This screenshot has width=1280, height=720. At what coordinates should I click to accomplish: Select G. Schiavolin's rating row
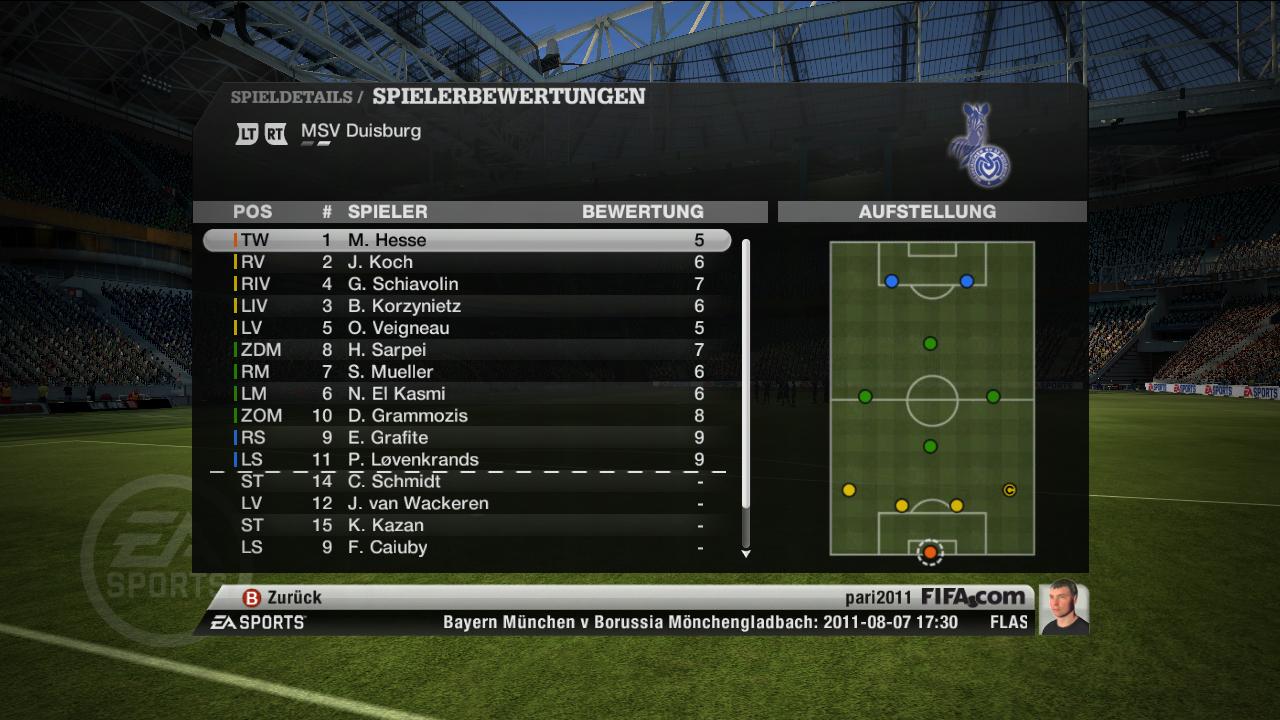coord(467,284)
